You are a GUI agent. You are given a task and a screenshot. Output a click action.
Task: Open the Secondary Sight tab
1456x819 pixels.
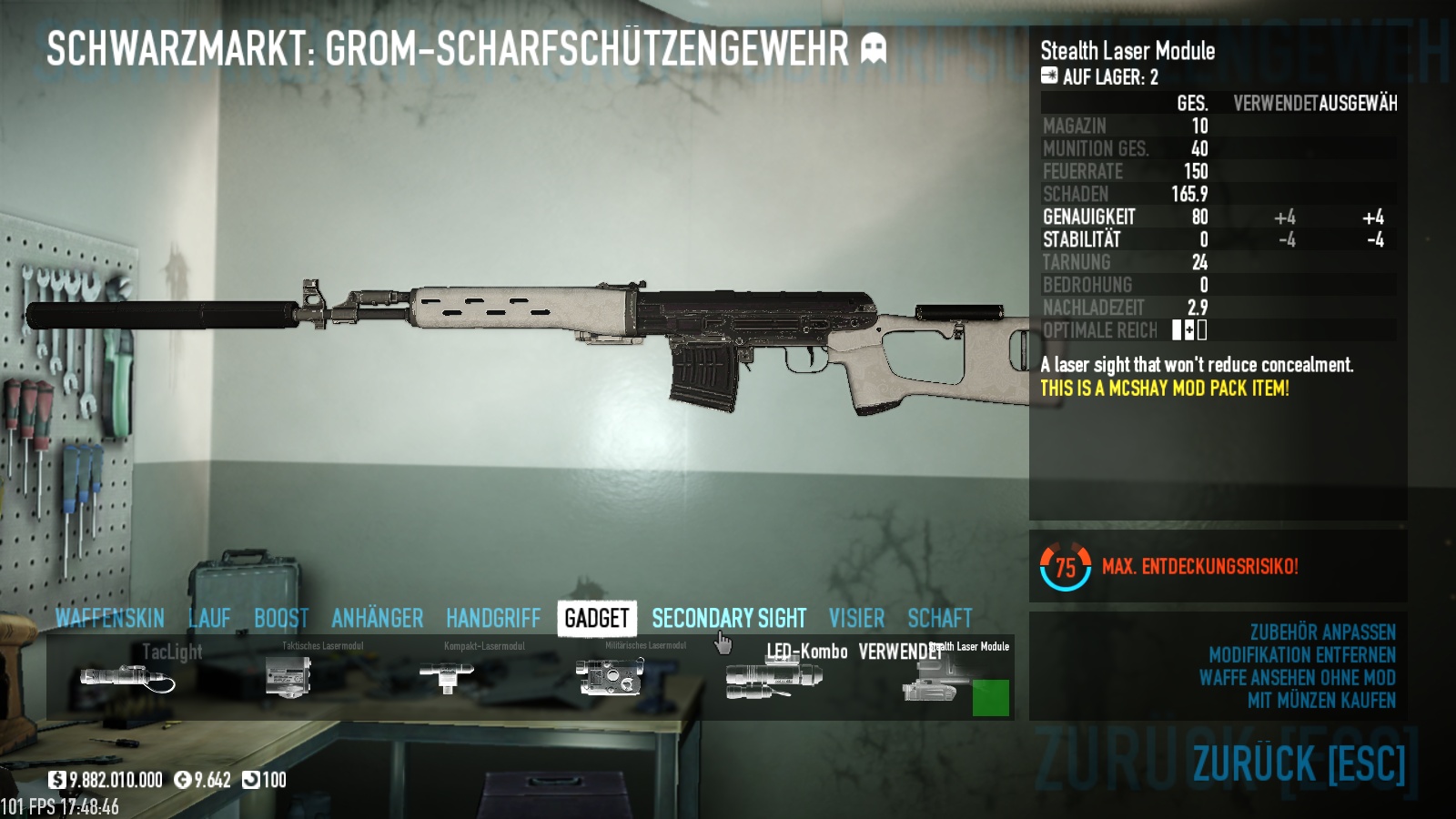point(729,619)
